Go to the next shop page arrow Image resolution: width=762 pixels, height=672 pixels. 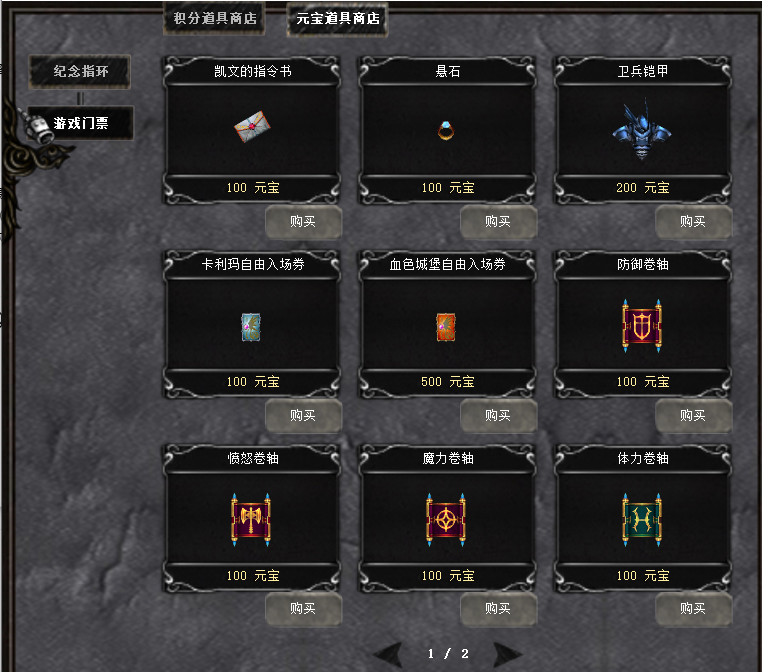(x=507, y=654)
